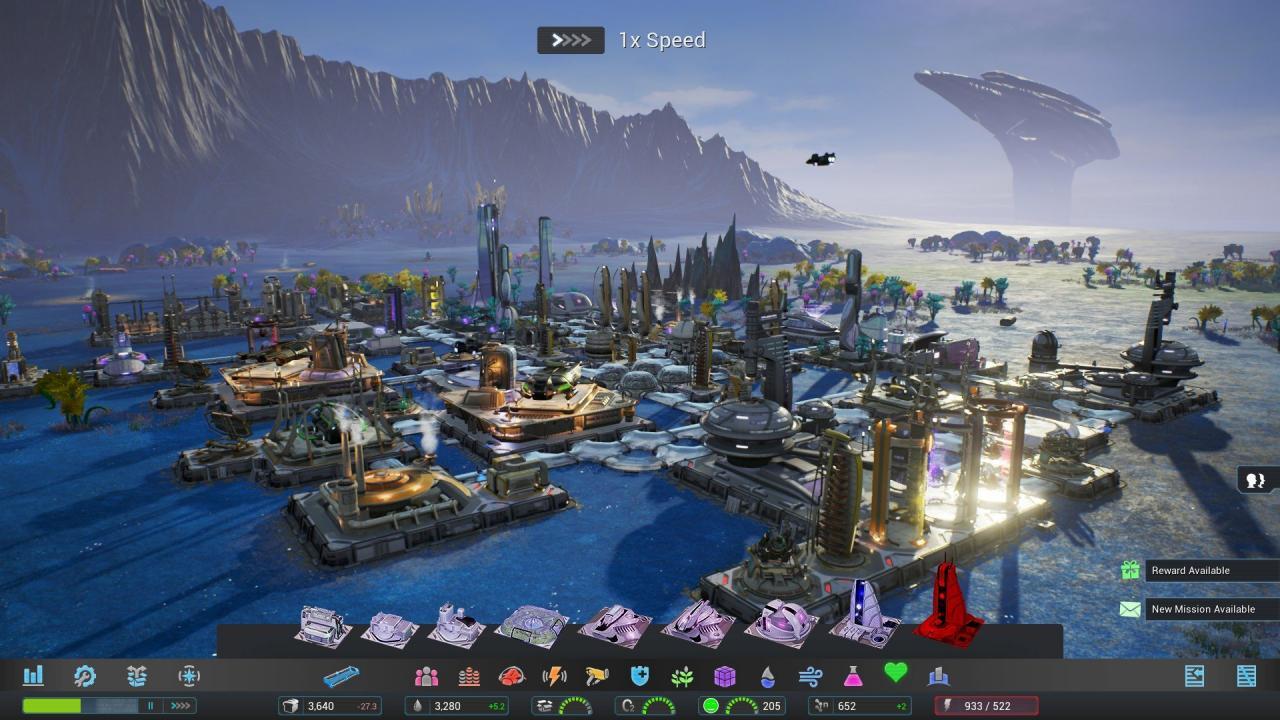Open the nanites cube overlay
Viewport: 1280px width, 720px height.
point(726,676)
